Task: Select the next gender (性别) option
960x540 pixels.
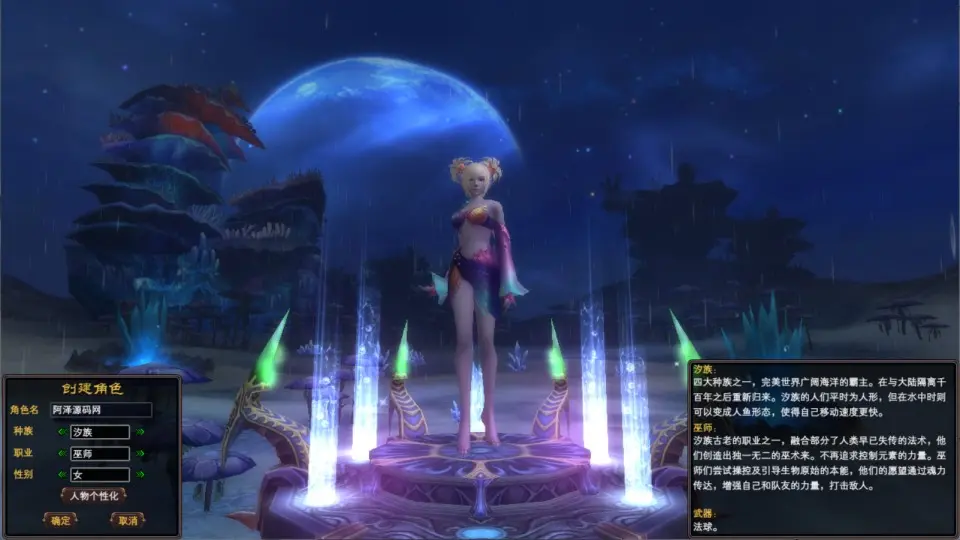Action: pyautogui.click(x=141, y=476)
